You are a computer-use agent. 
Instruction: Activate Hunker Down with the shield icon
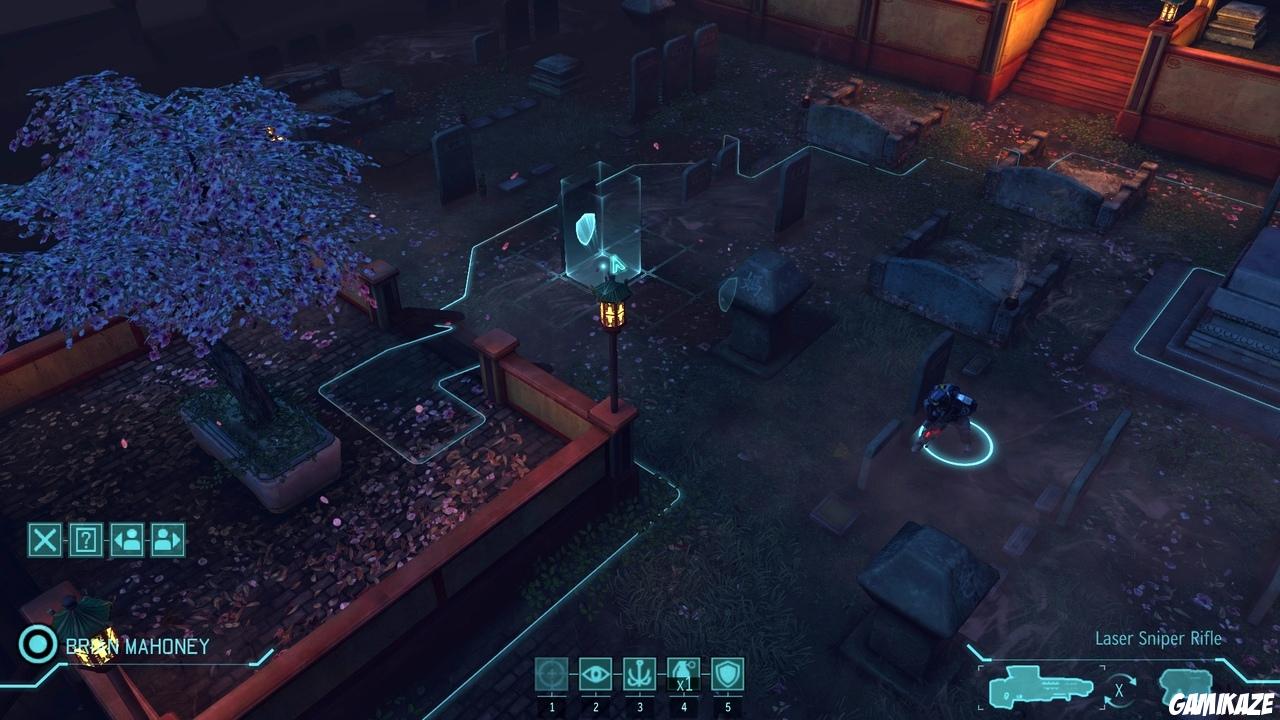point(729,675)
